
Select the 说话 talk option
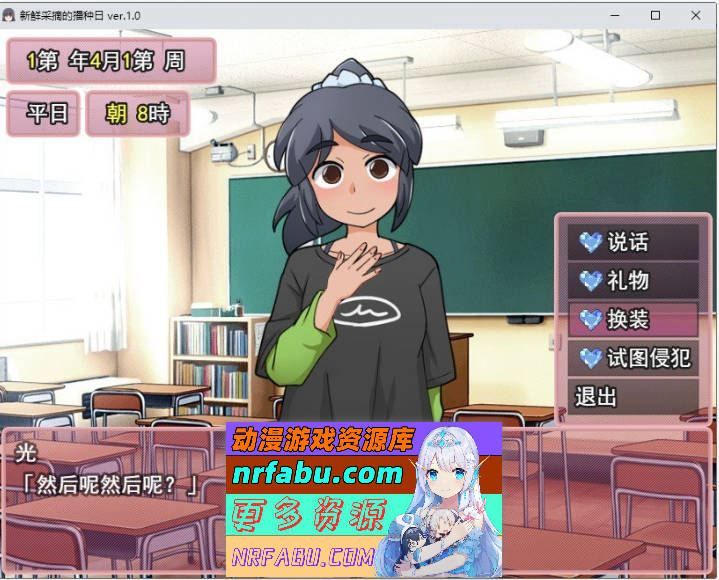pos(632,242)
